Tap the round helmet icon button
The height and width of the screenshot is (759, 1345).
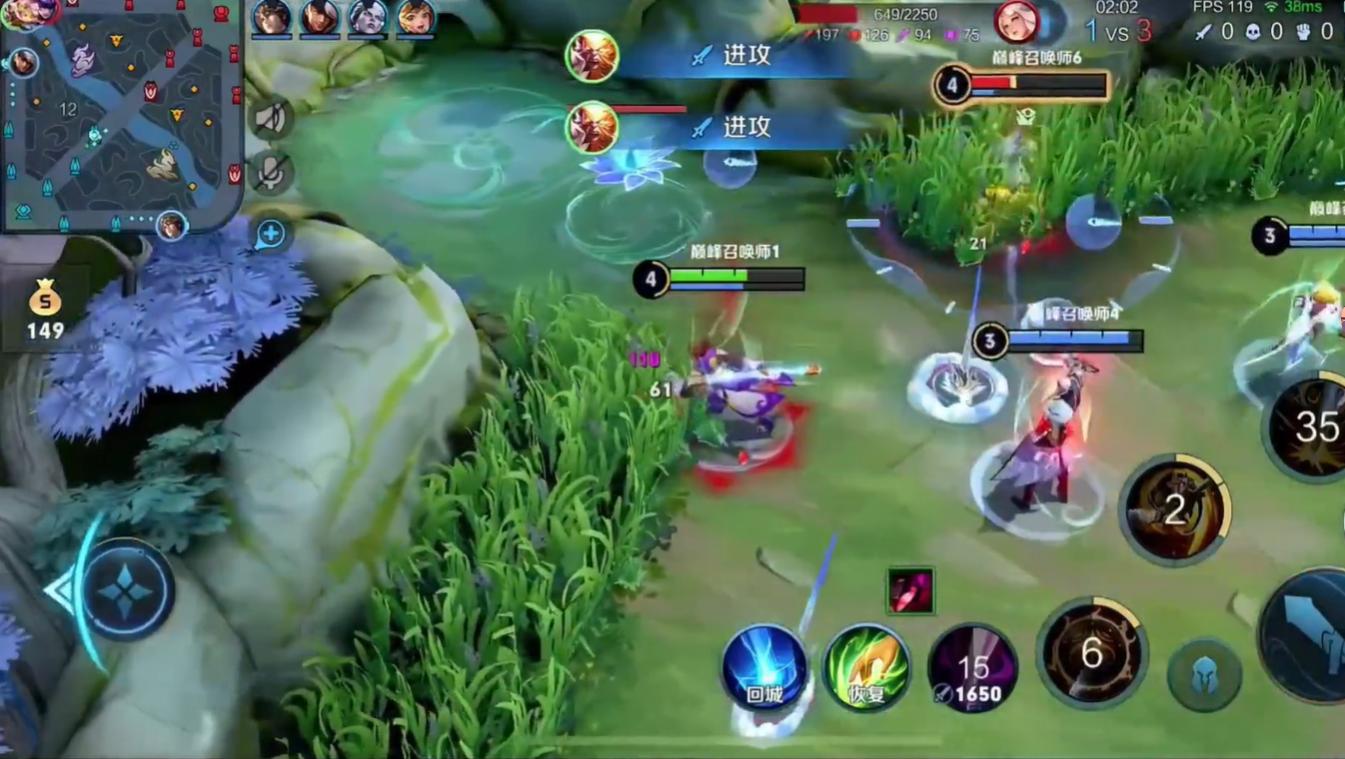click(x=1204, y=676)
